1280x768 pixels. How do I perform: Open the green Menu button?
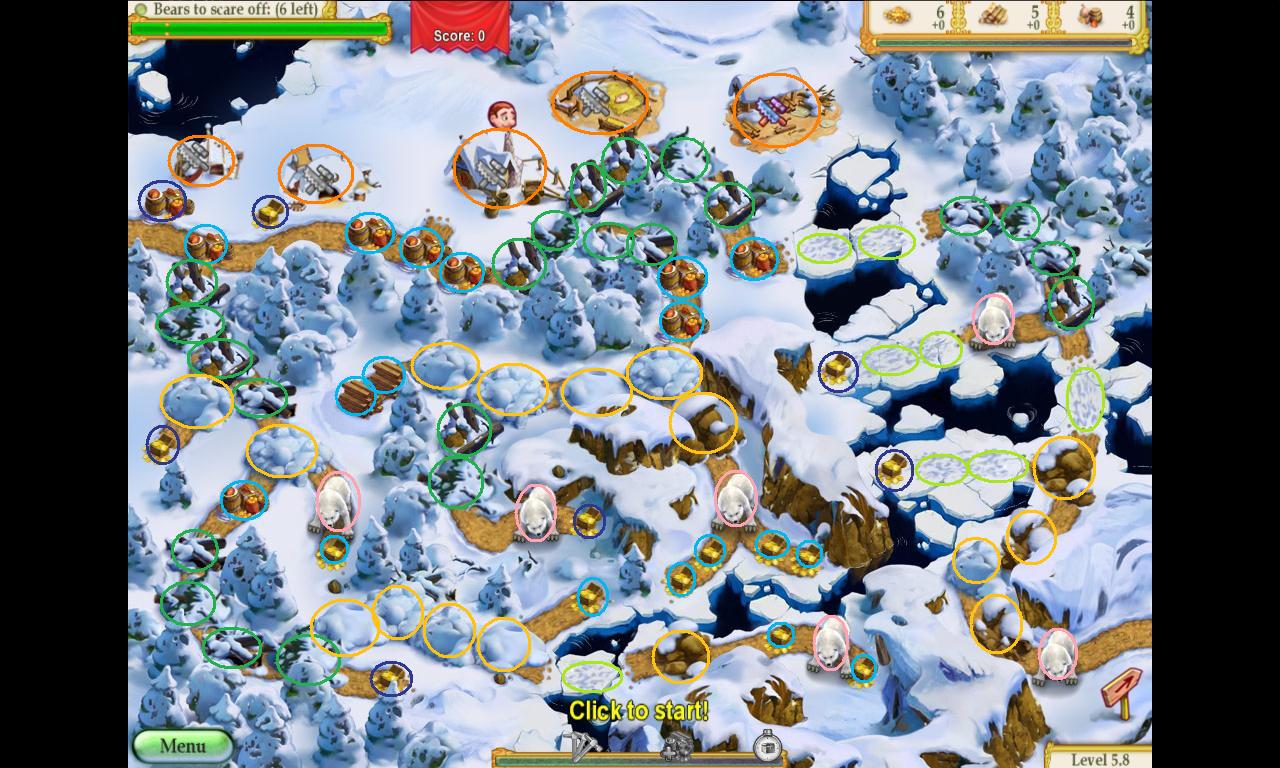coord(183,746)
